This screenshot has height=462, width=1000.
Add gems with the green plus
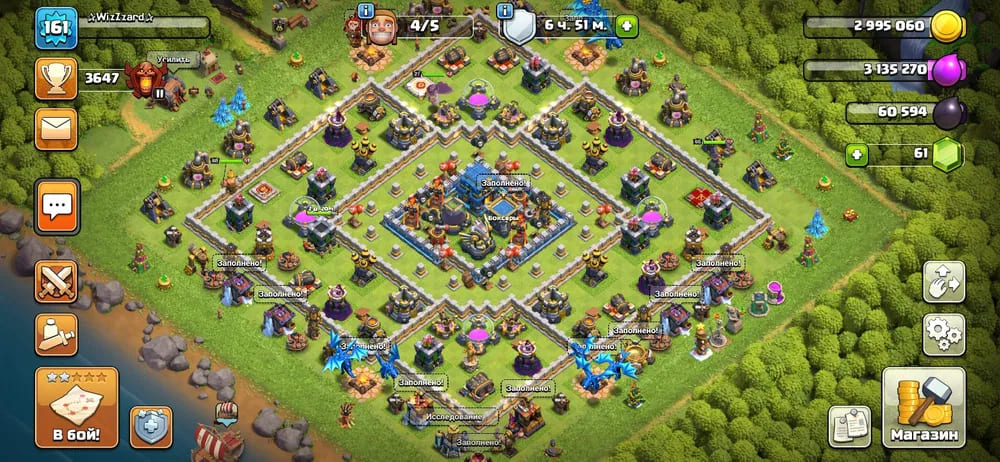[x=857, y=155]
